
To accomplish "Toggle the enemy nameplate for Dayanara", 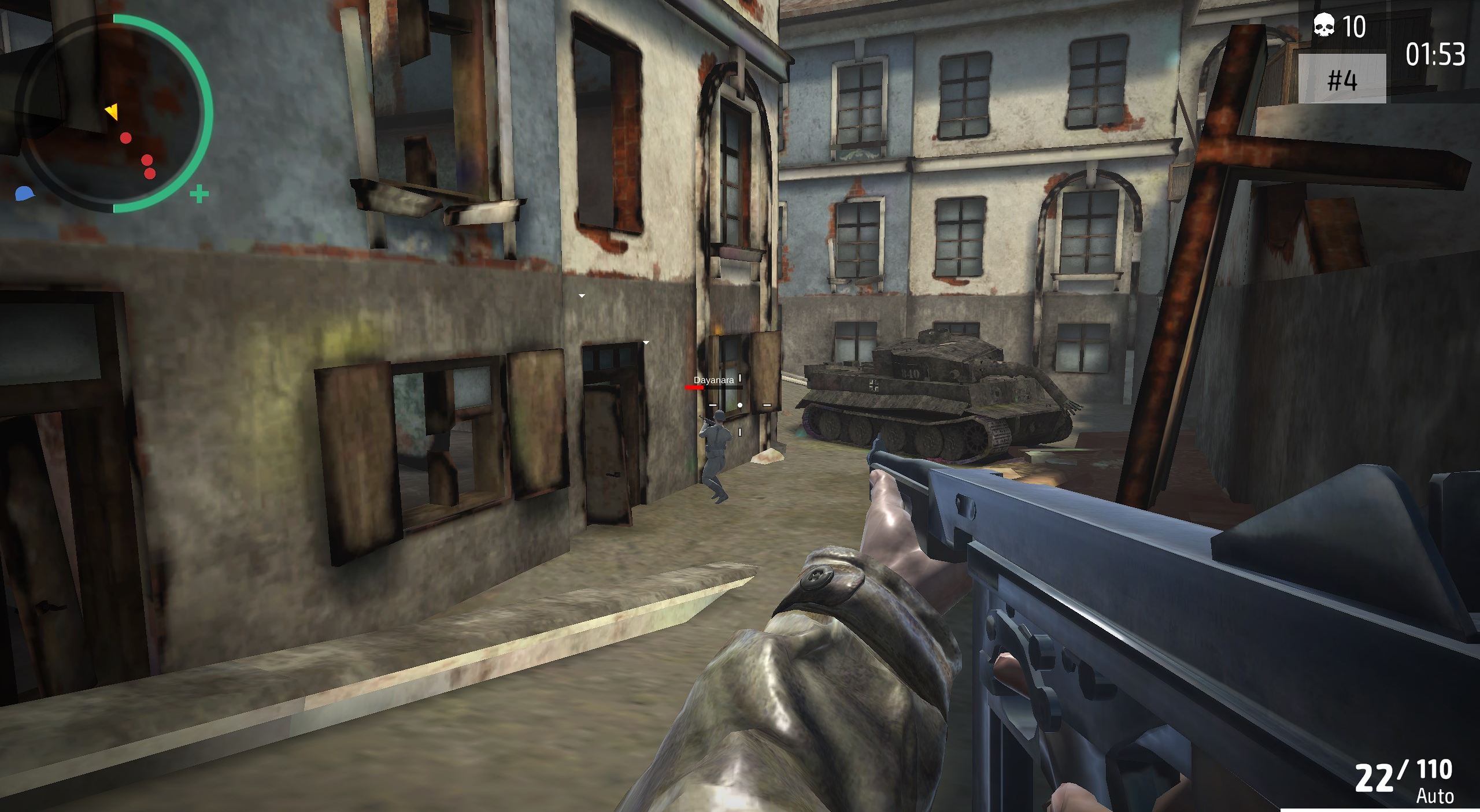I will [x=714, y=380].
